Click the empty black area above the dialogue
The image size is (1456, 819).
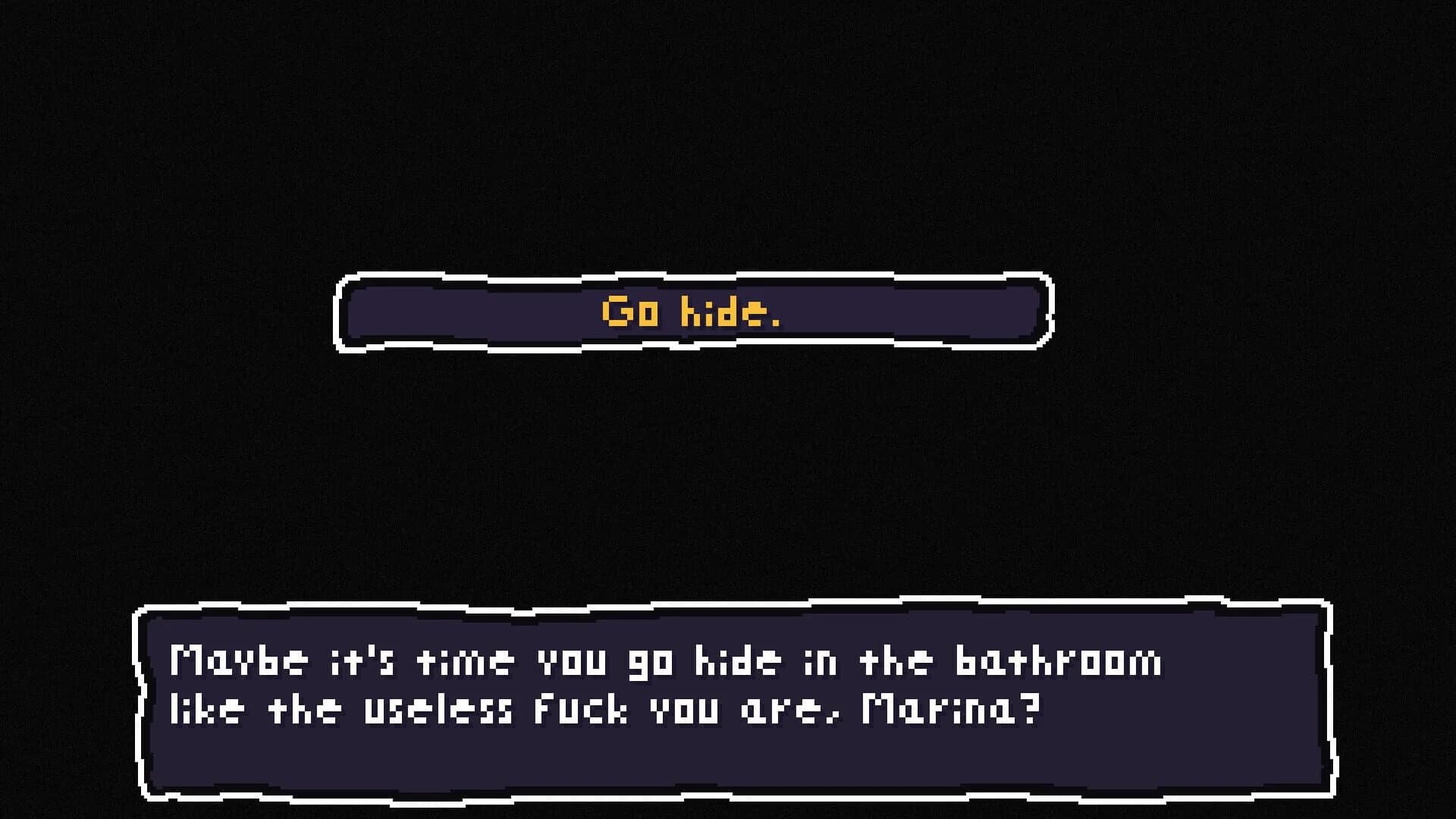coord(728,478)
